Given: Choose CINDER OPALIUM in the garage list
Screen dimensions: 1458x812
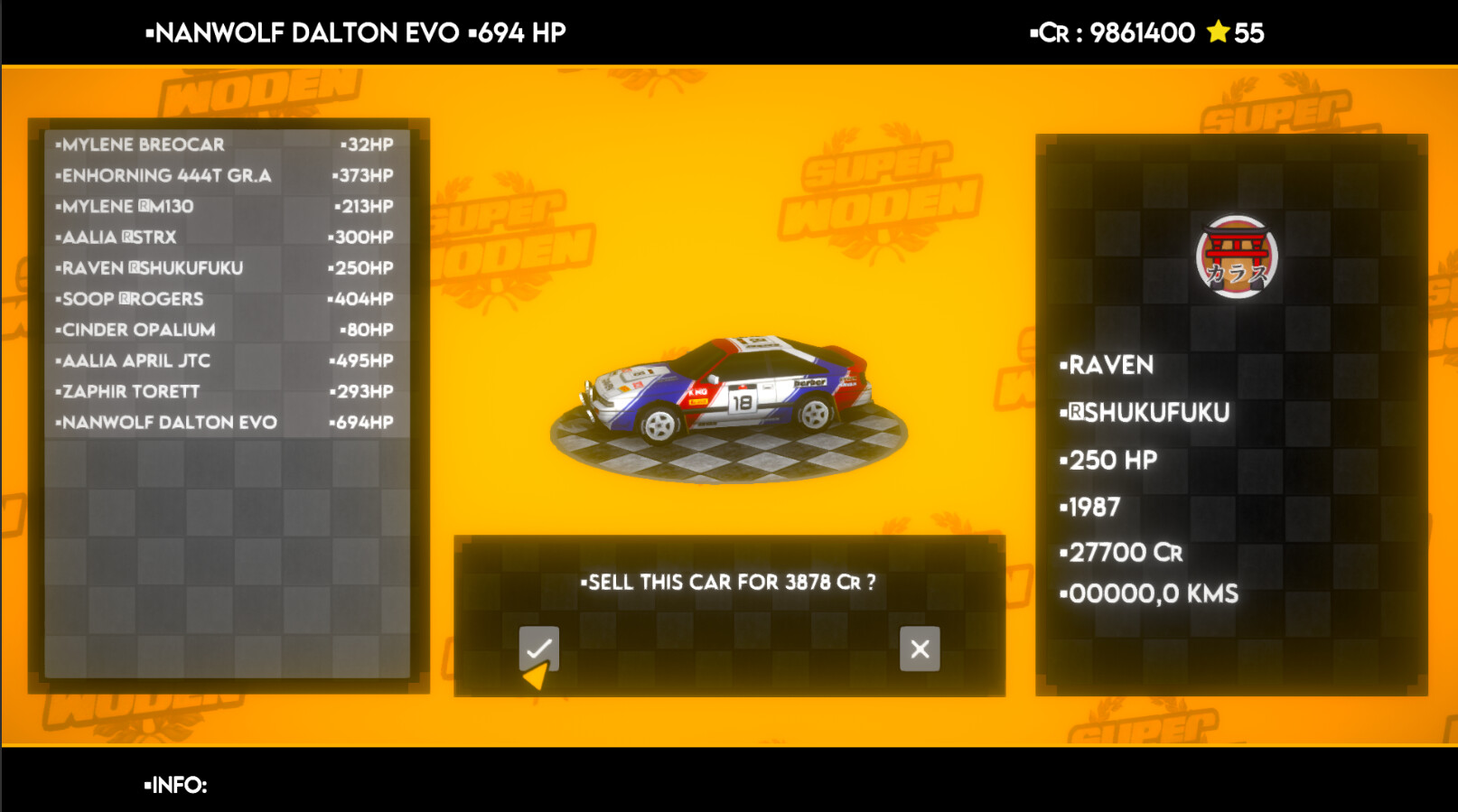Looking at the screenshot, I should (x=137, y=330).
